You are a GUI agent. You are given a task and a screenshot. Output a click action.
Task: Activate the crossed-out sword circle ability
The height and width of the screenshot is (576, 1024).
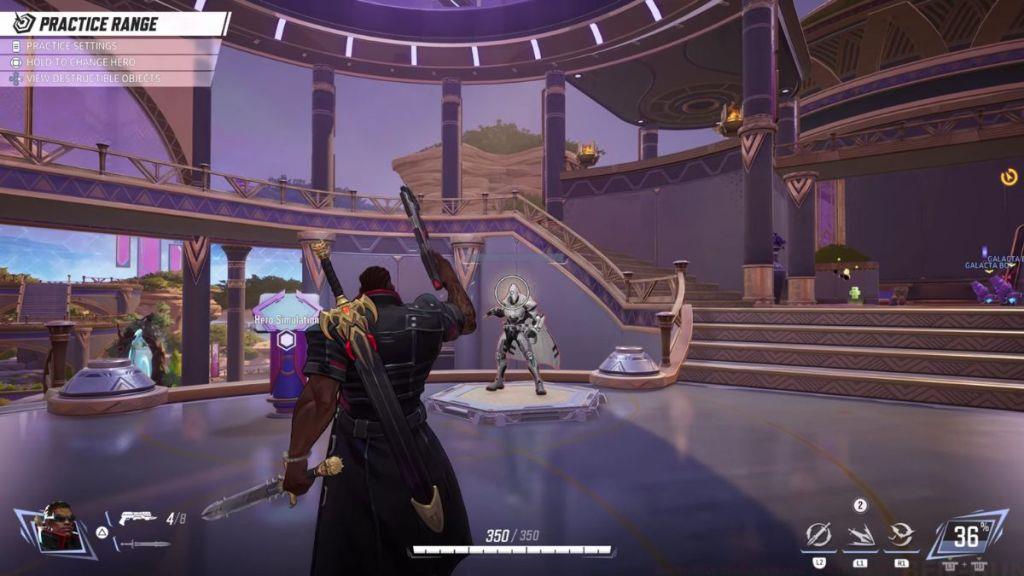coord(819,535)
